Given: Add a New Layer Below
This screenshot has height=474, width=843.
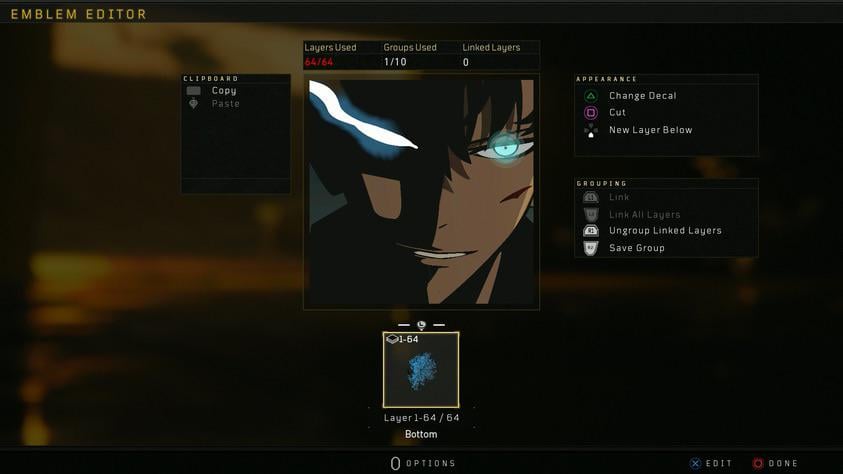Looking at the screenshot, I should [x=650, y=130].
